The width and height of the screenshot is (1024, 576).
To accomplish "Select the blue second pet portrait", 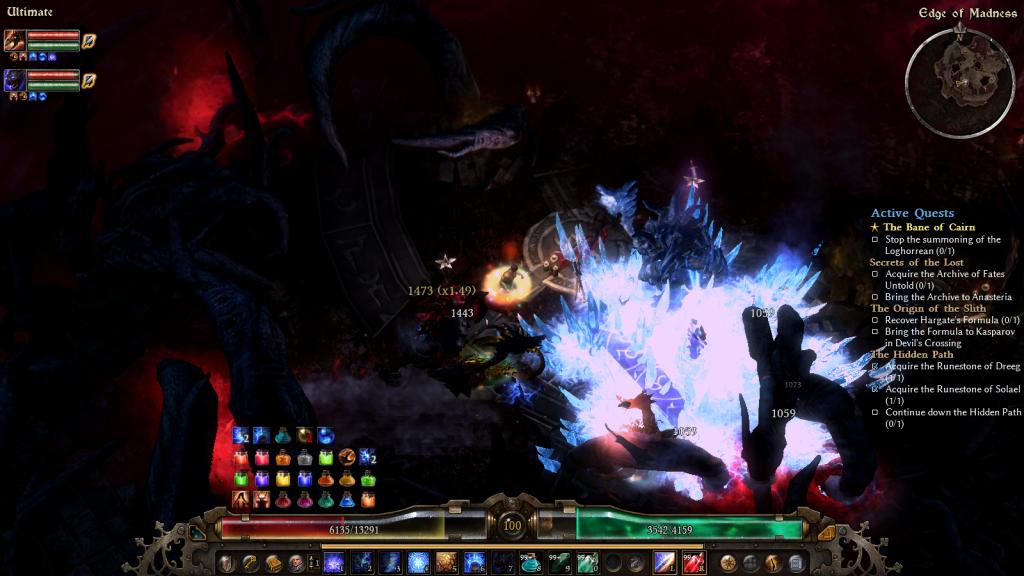I will pyautogui.click(x=14, y=79).
